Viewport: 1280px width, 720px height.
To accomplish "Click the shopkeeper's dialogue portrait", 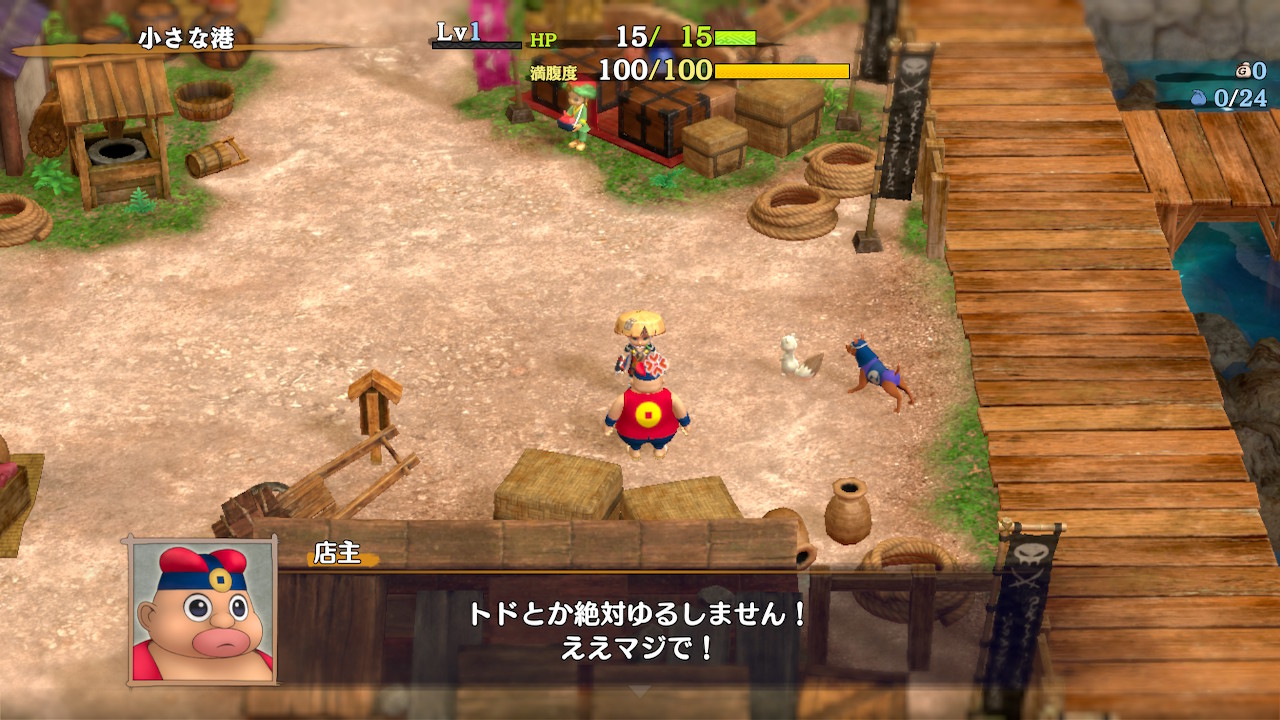I will click(x=201, y=612).
